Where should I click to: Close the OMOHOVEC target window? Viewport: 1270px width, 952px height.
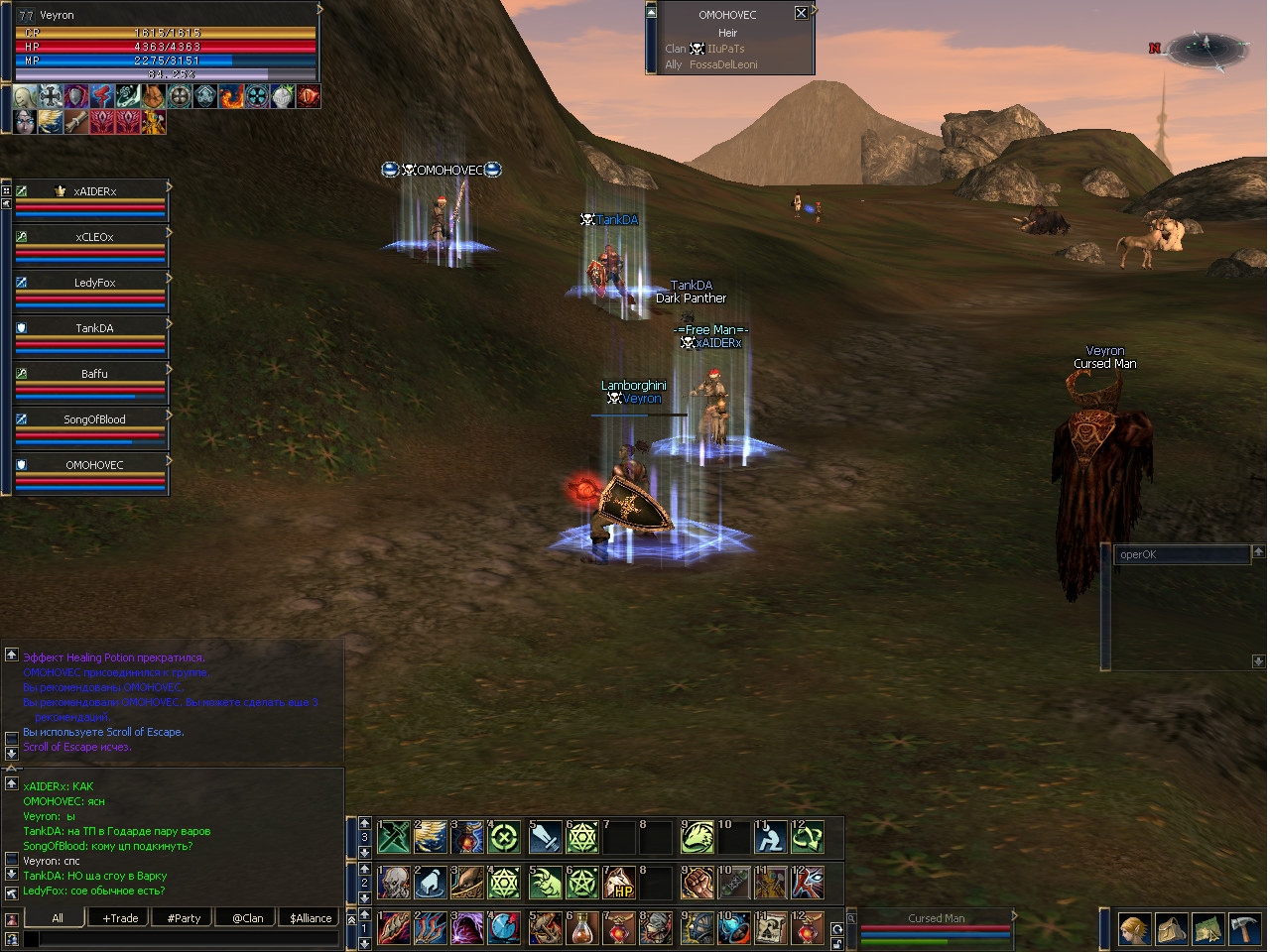point(801,13)
